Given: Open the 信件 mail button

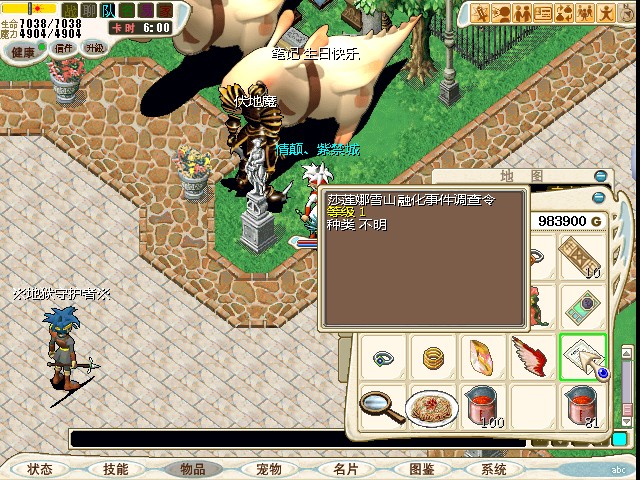Looking at the screenshot, I should [64, 48].
